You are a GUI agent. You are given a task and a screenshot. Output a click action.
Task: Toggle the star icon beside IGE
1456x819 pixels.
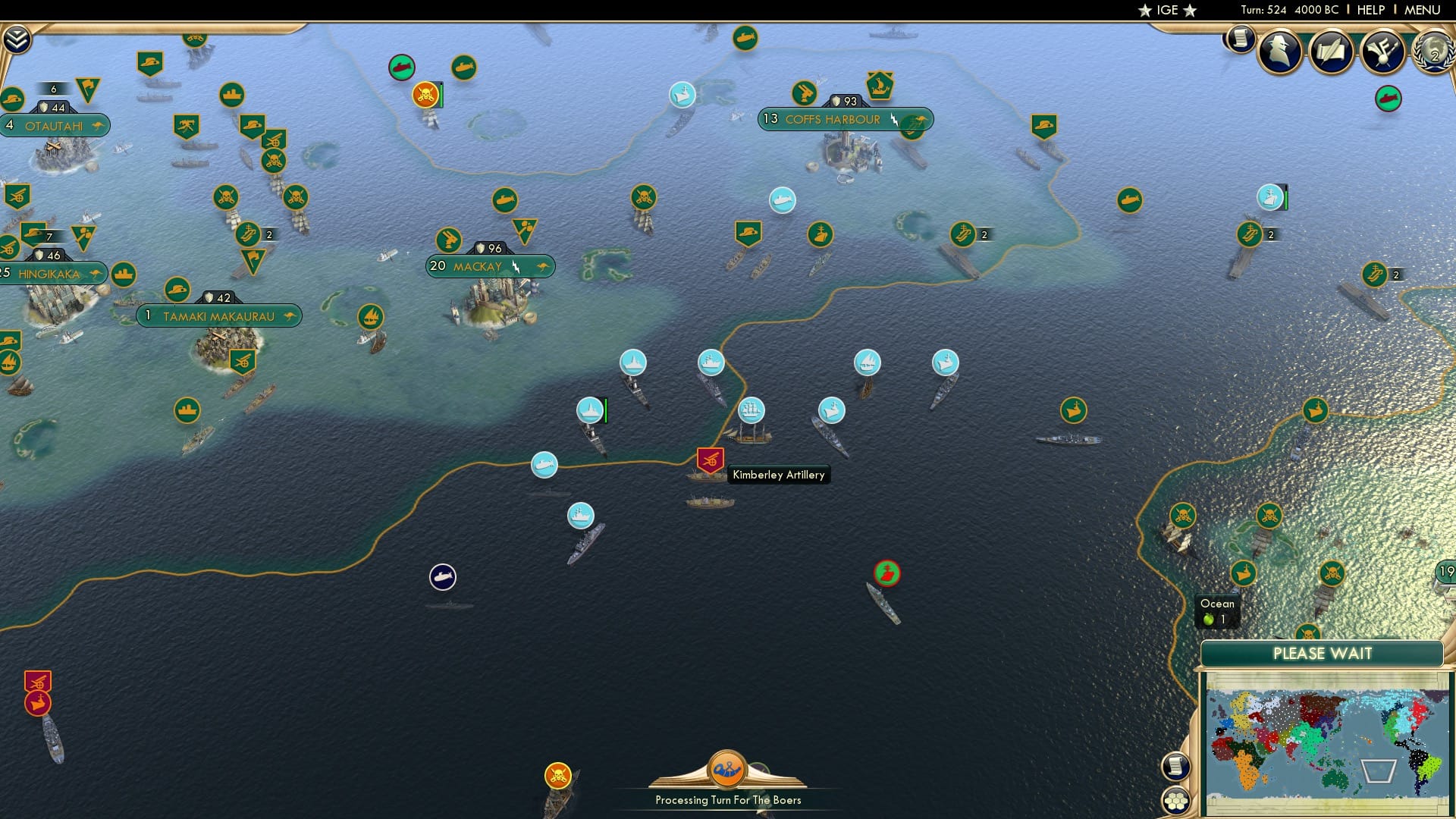tap(1188, 10)
